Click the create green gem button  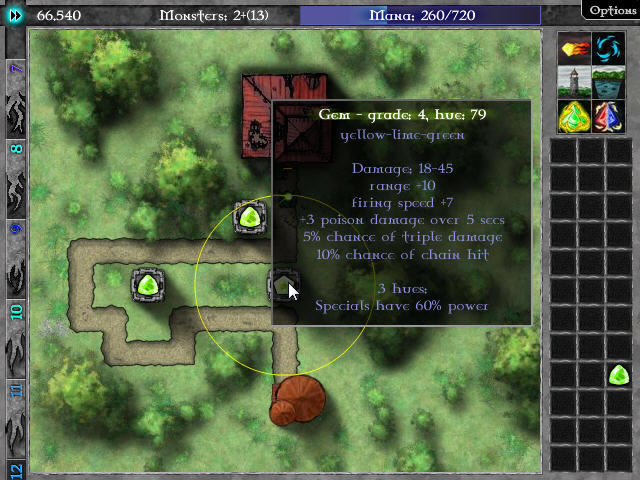tap(573, 114)
